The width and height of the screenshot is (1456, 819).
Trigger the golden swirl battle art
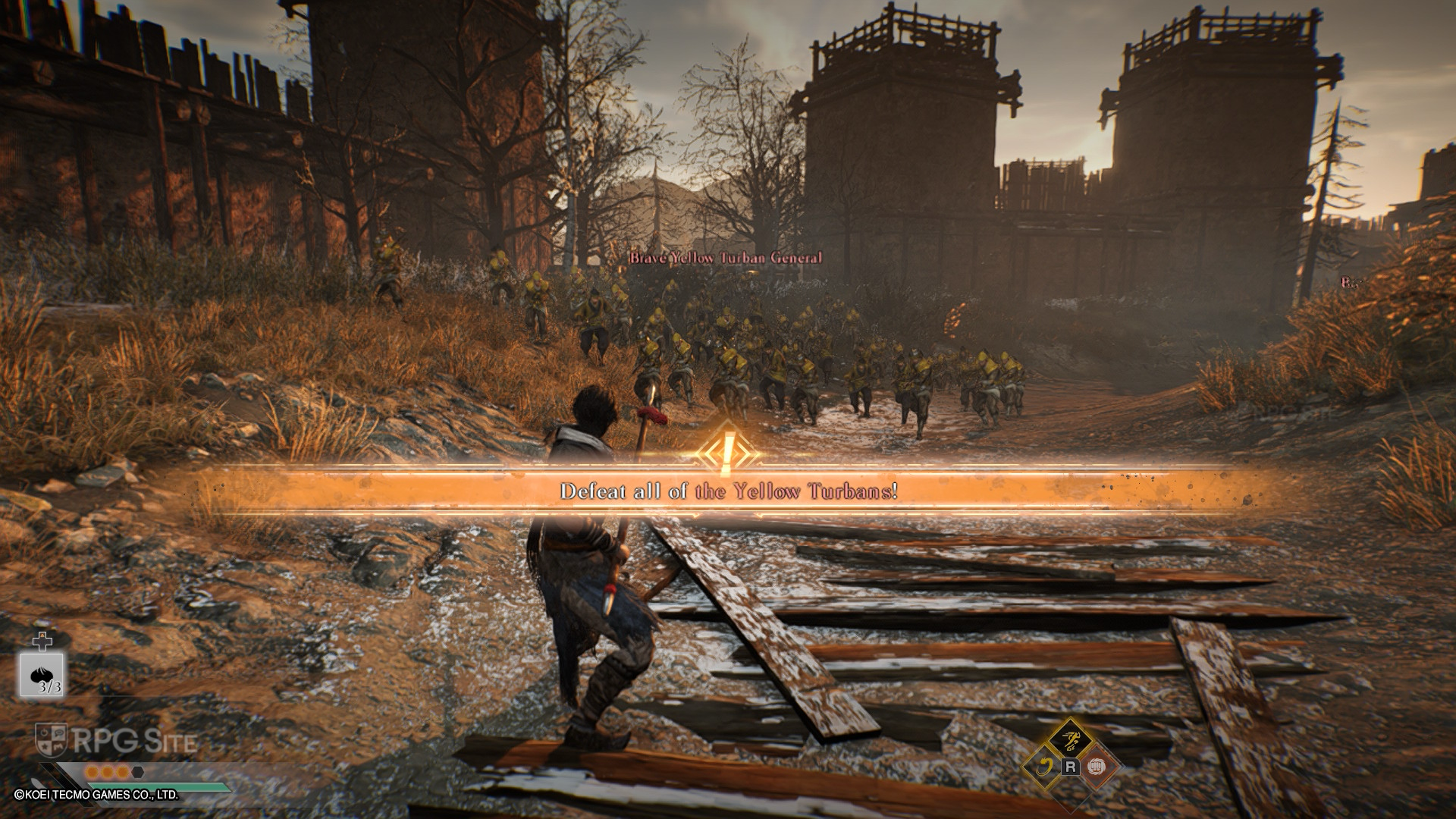pos(1043,767)
